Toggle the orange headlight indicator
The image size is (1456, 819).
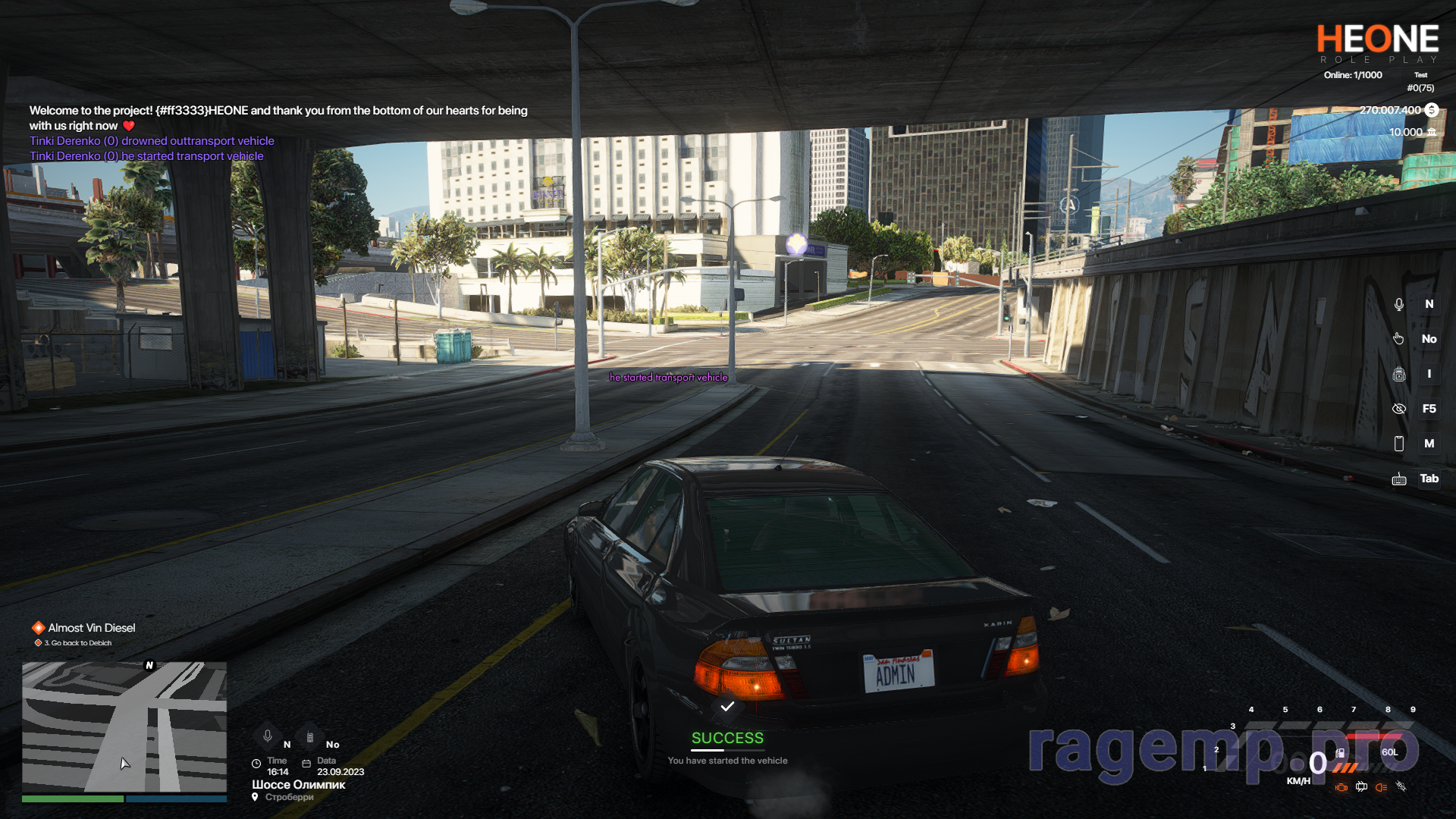1382,787
